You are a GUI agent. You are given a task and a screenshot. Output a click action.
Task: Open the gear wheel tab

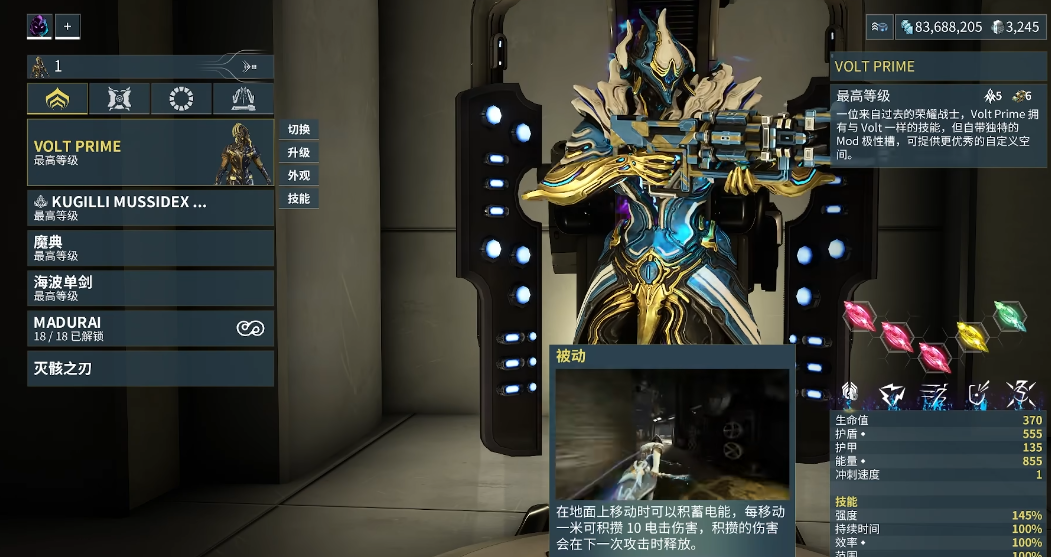(x=181, y=98)
